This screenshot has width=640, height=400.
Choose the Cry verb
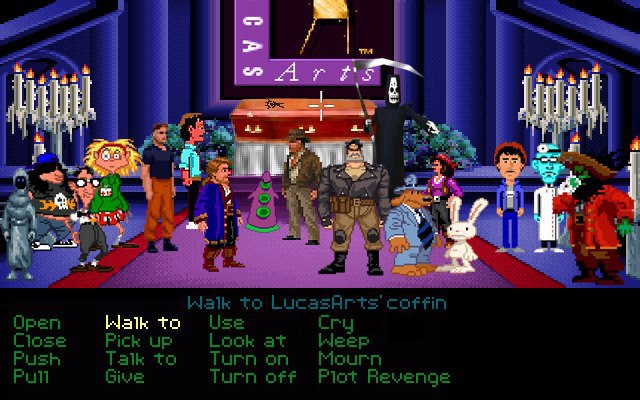pos(336,323)
